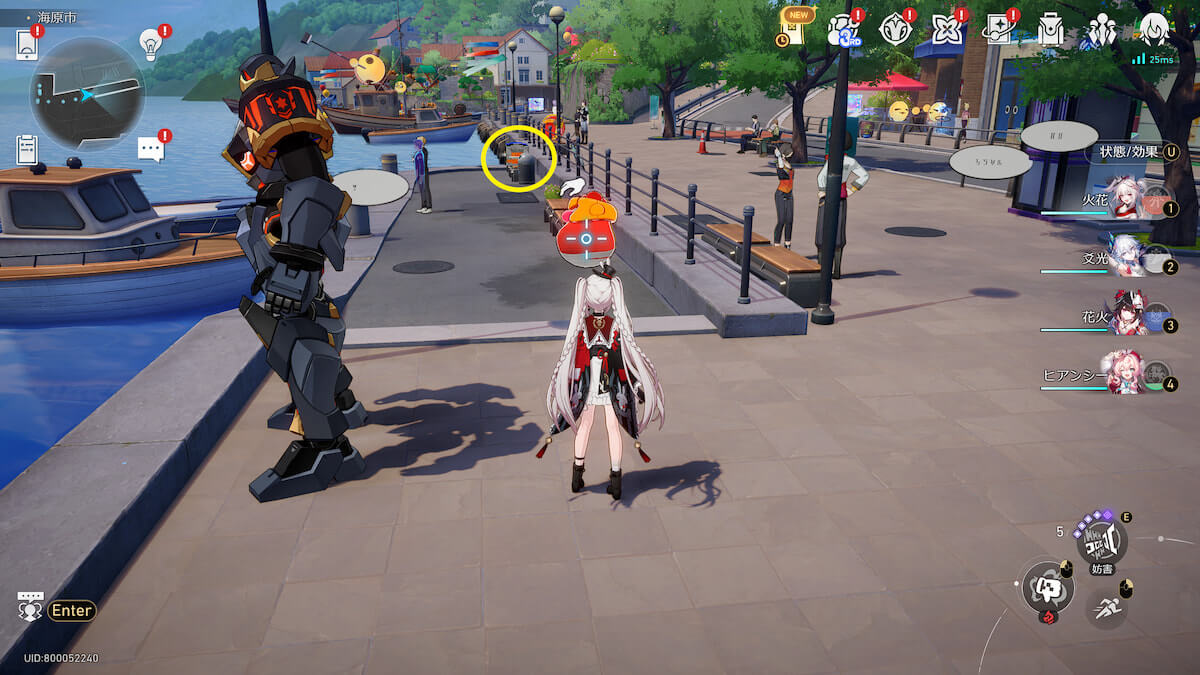Open the four-petal flower icon
This screenshot has height=675, width=1200.
947,30
